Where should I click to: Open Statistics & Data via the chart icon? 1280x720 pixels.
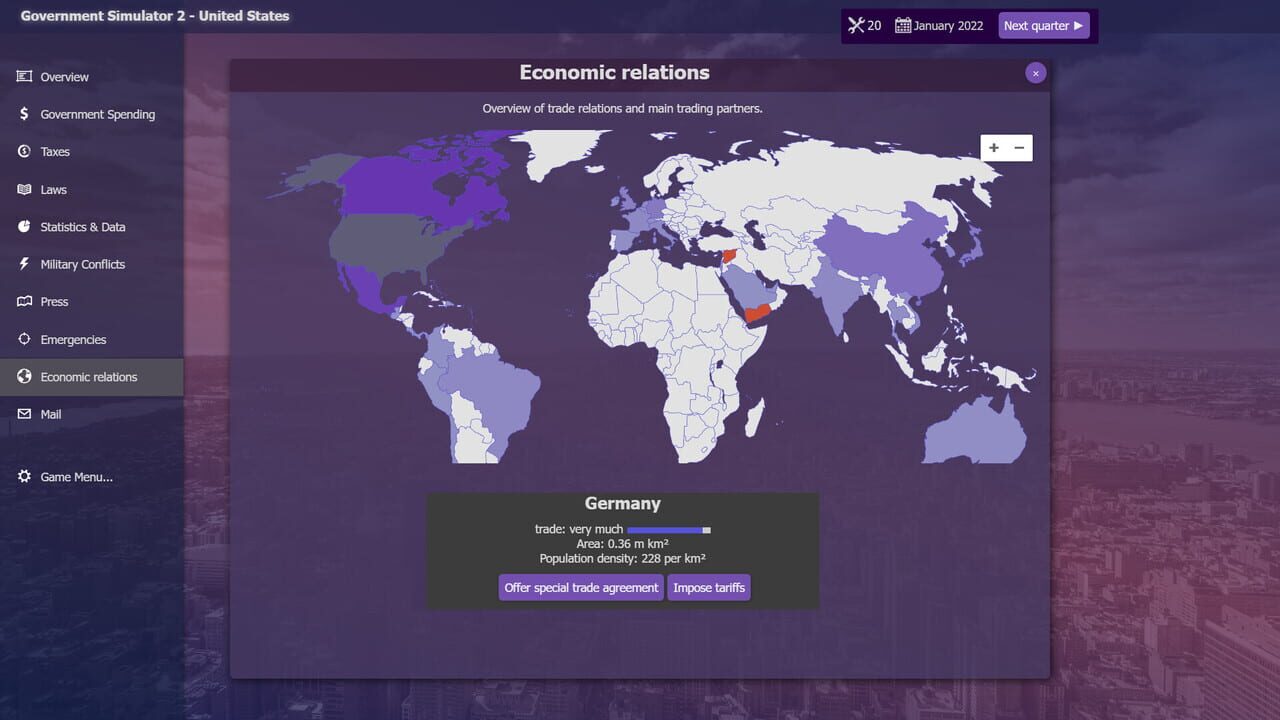pyautogui.click(x=22, y=227)
